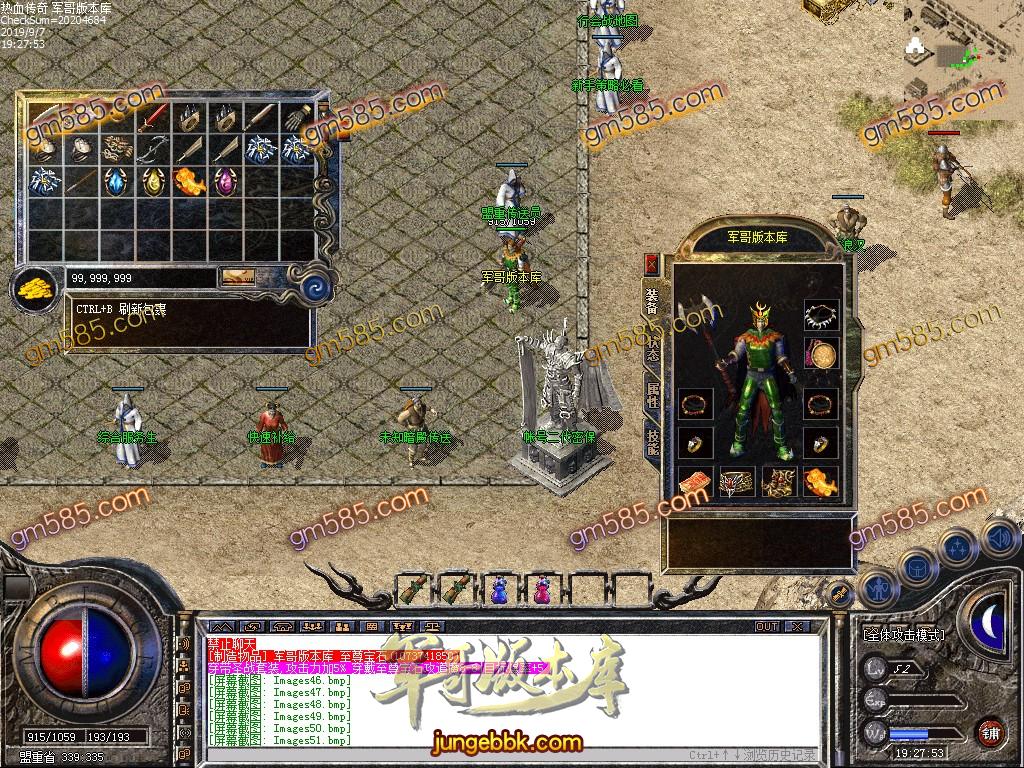Screen dimensions: 1024x768
Task: Use the blue potion in the hotbar
Action: pos(499,590)
